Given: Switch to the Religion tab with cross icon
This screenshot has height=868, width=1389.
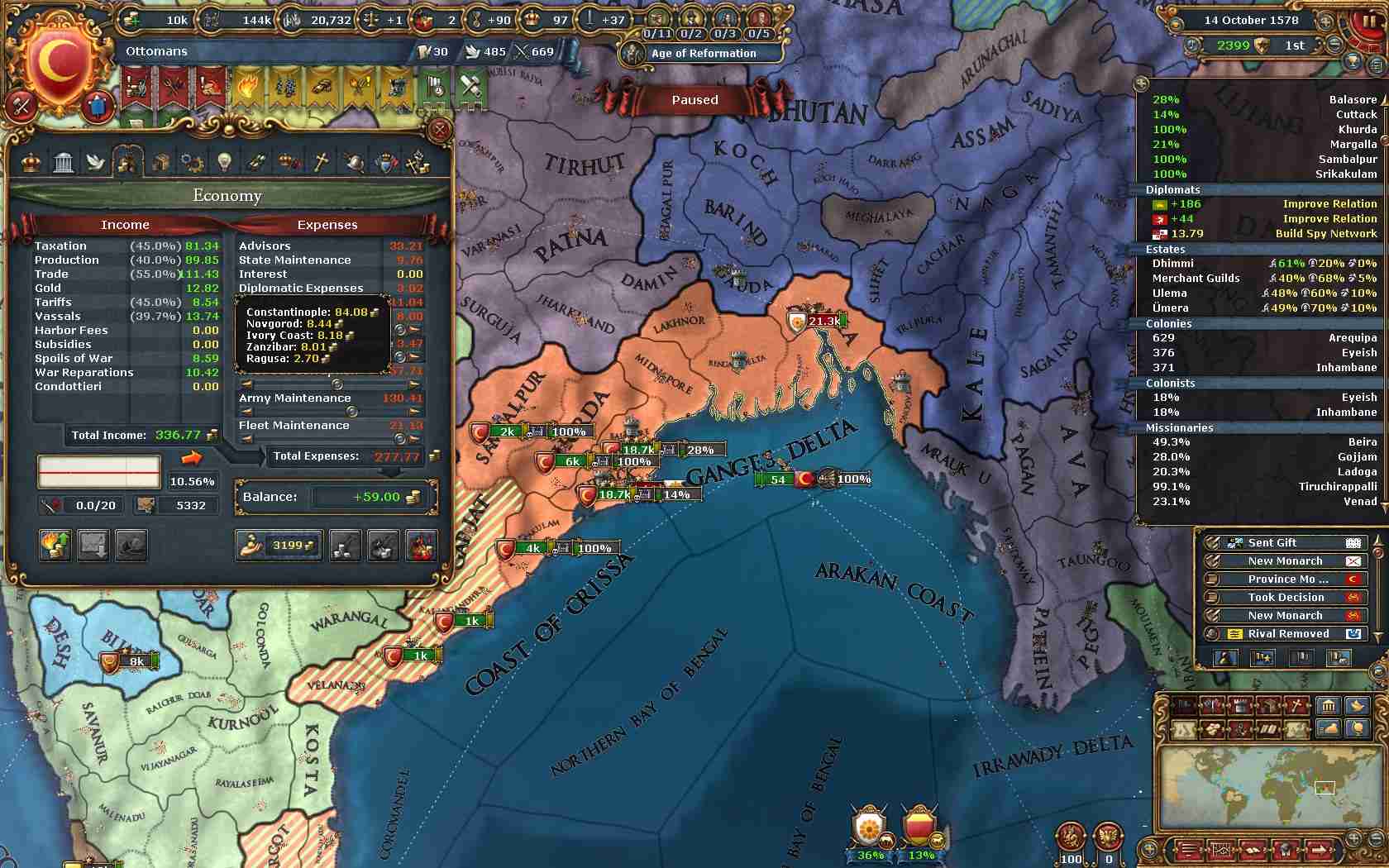Looking at the screenshot, I should click(x=321, y=162).
